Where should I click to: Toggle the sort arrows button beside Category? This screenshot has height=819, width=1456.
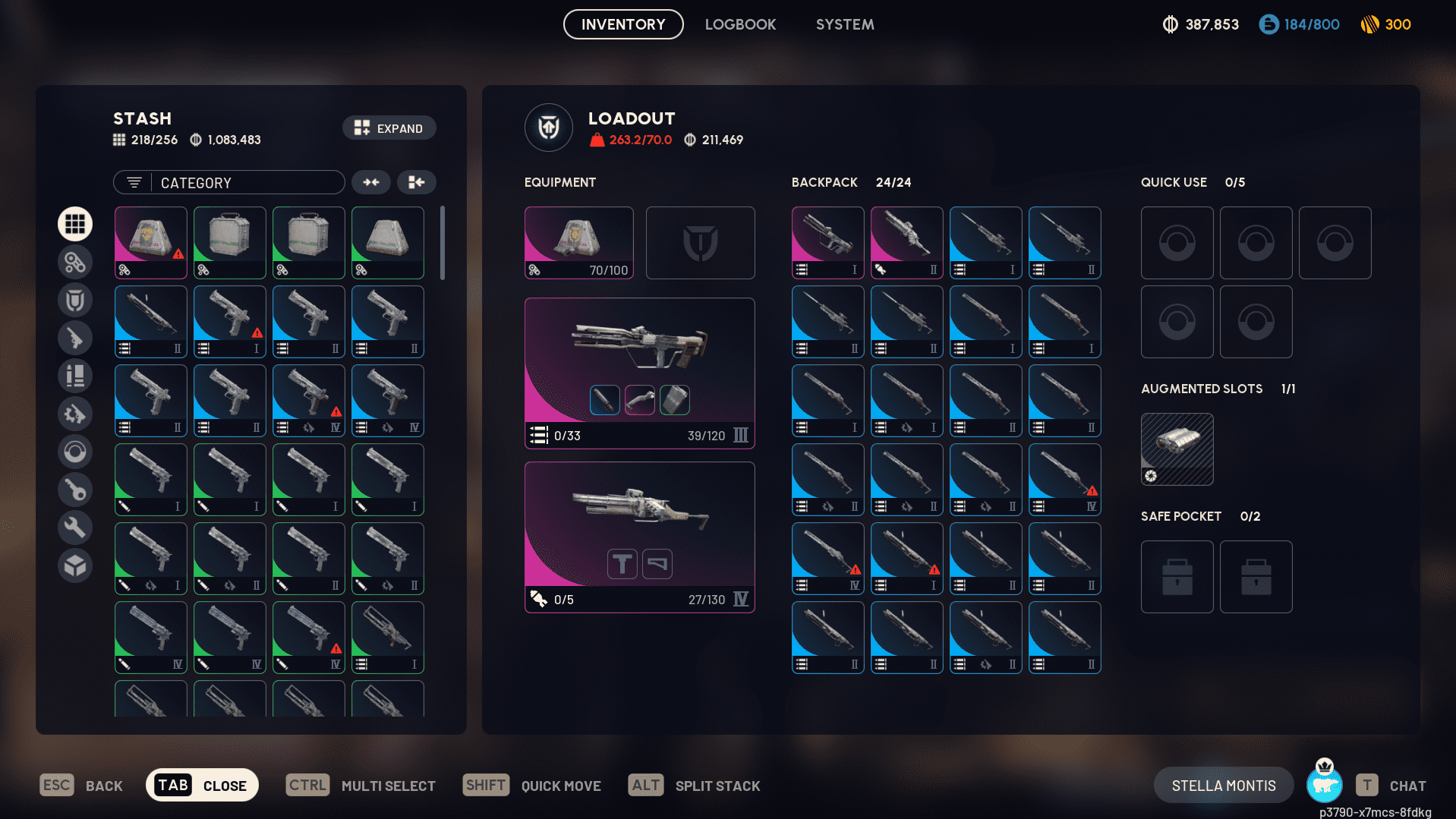point(371,182)
